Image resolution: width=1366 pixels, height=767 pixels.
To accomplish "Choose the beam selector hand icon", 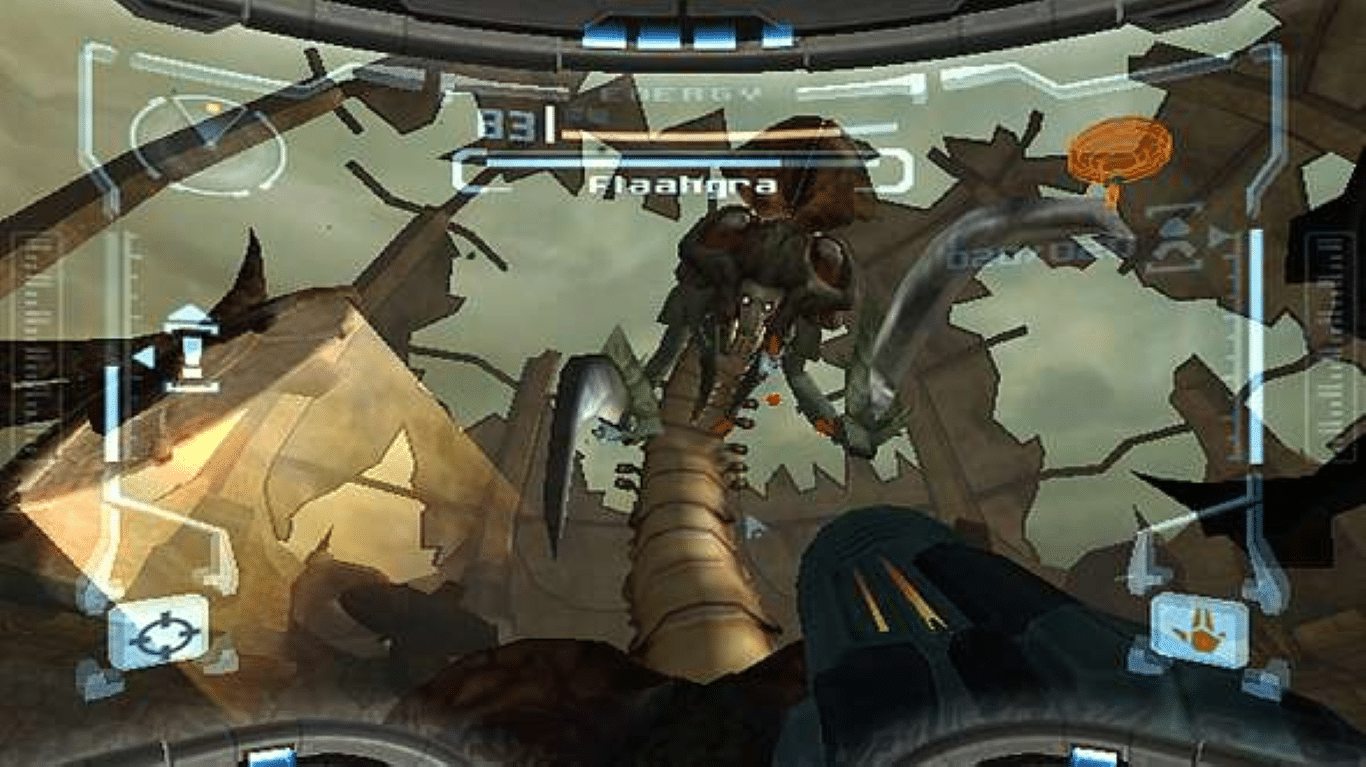I will [x=1199, y=630].
